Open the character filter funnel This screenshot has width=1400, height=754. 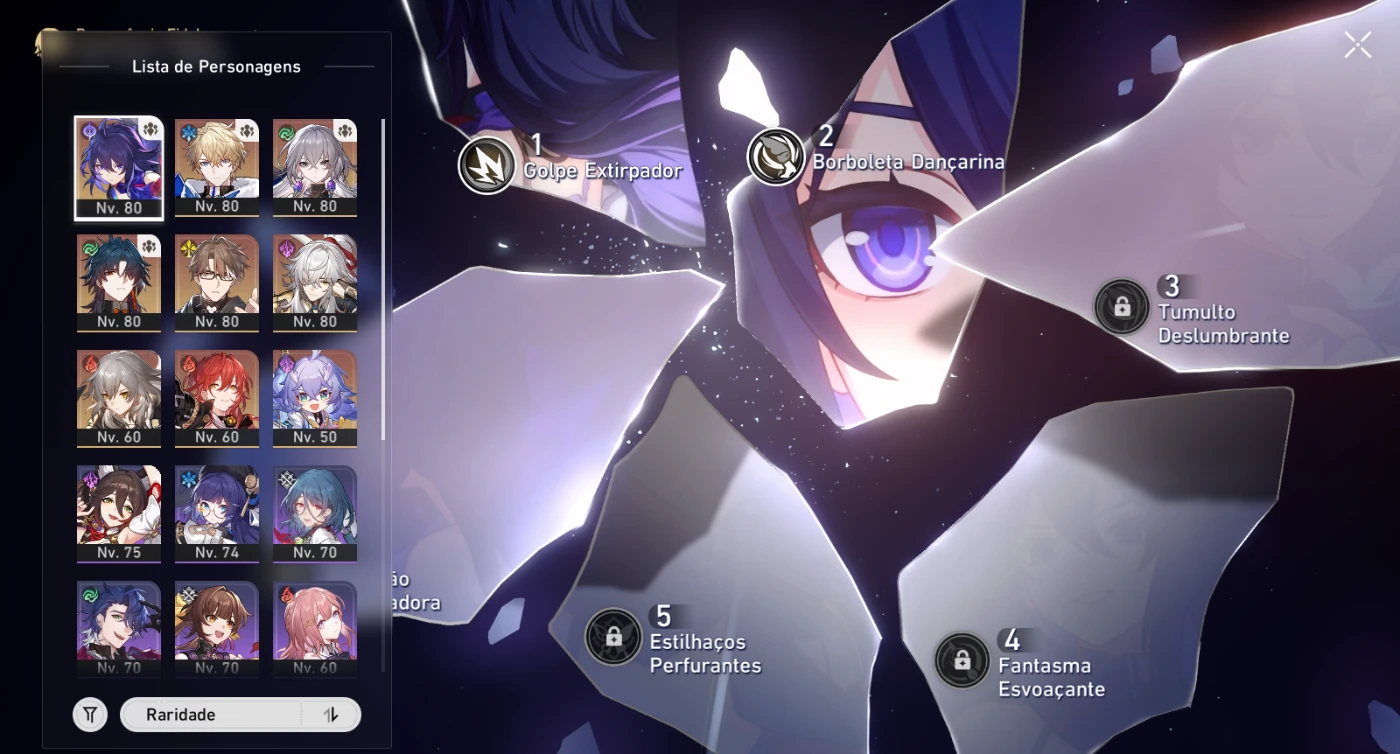coord(89,714)
